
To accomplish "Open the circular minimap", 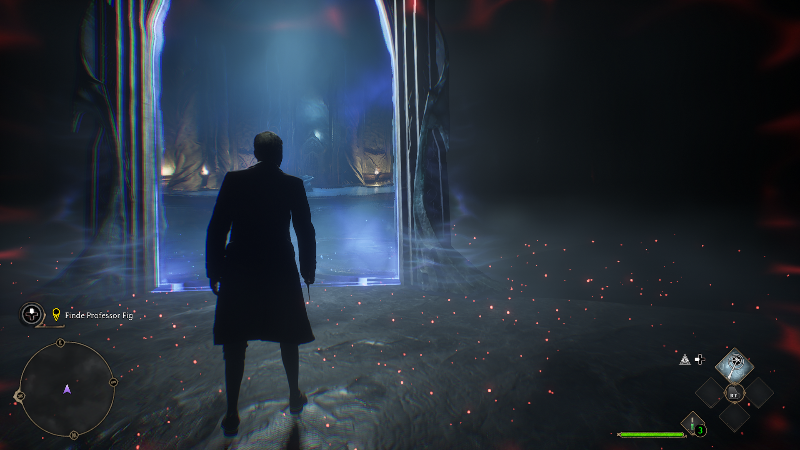I will coord(67,389).
